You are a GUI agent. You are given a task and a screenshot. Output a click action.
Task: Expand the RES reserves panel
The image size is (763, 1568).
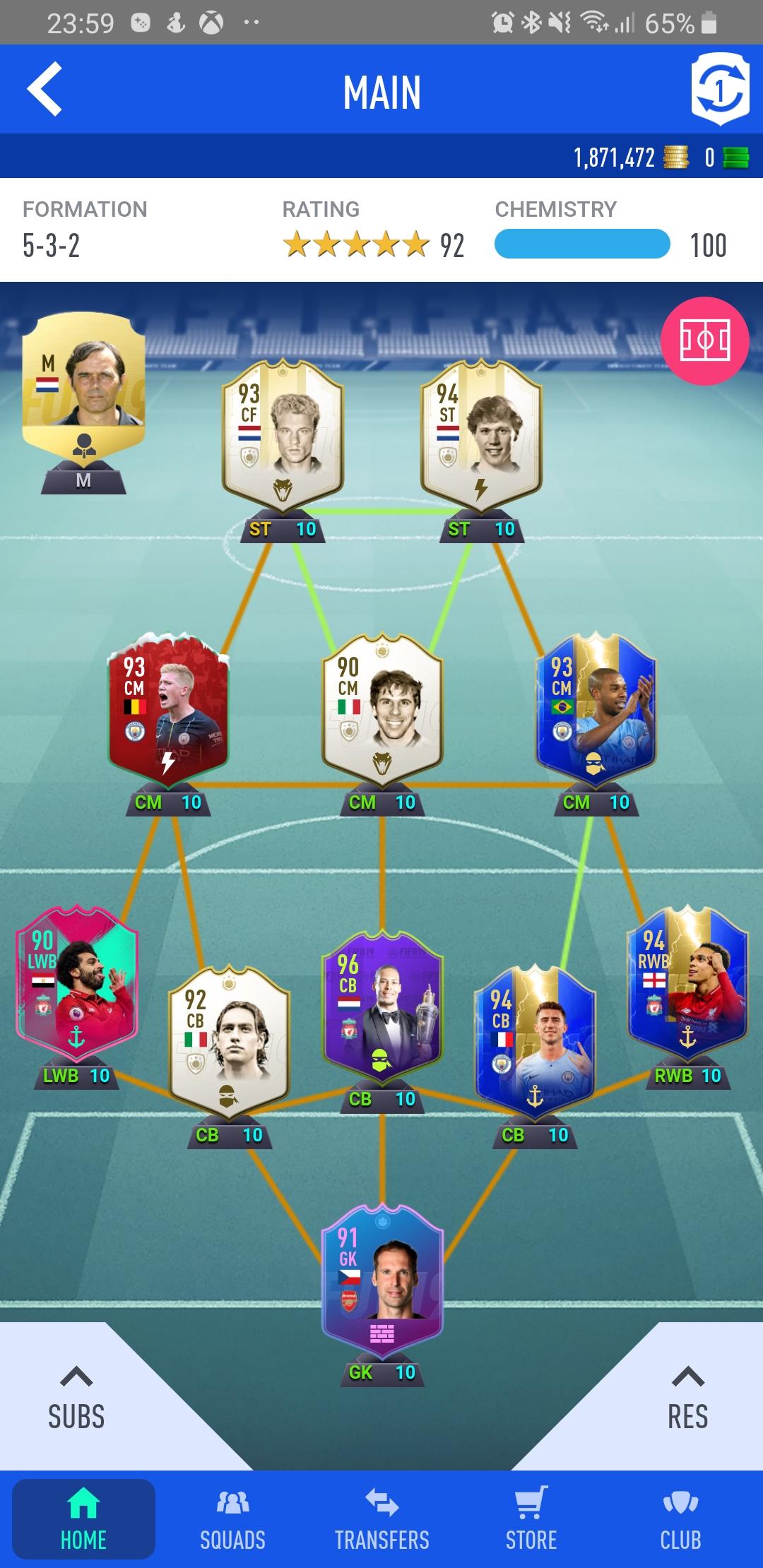687,1398
